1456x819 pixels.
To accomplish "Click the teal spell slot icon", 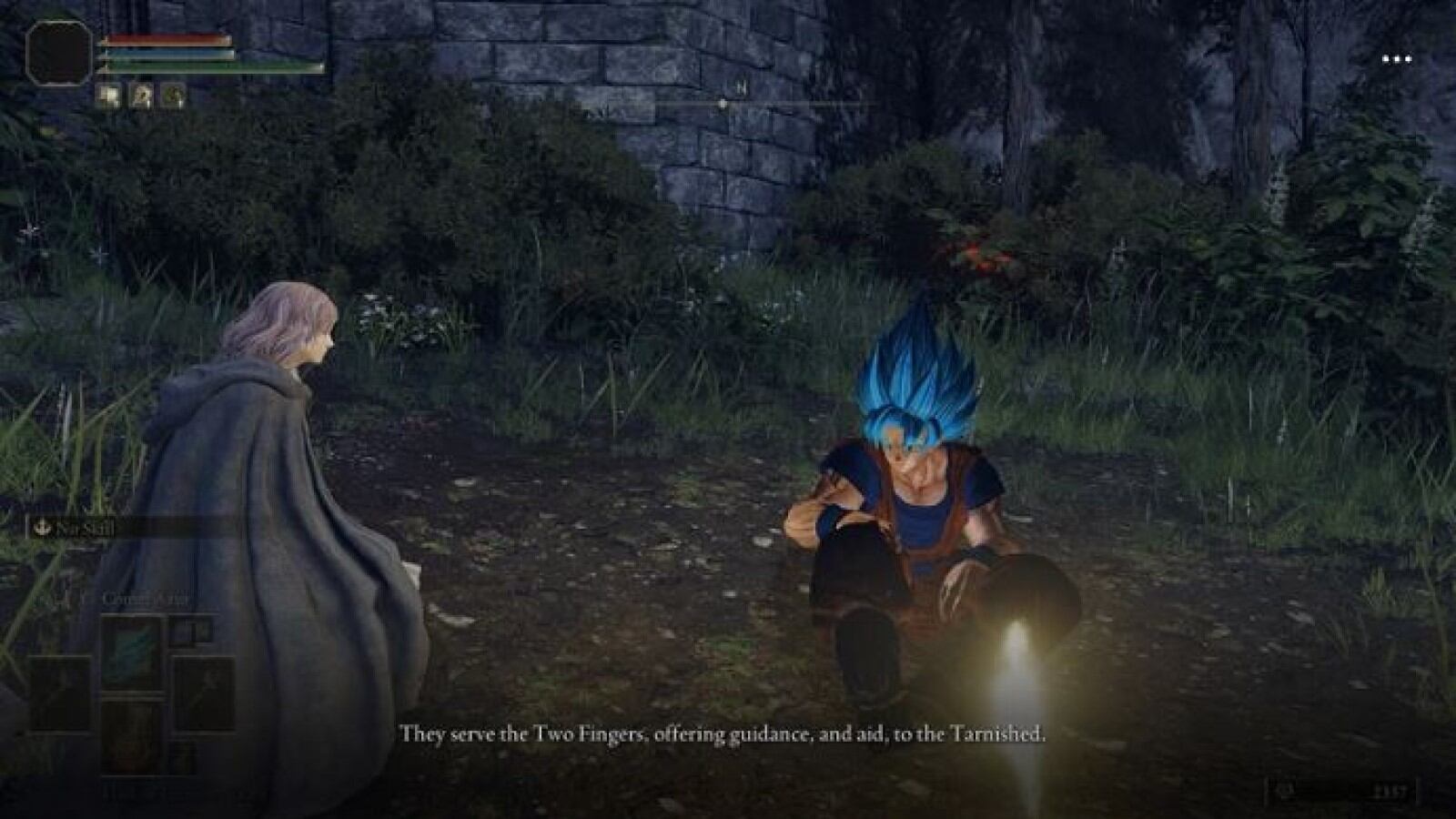I will click(131, 649).
